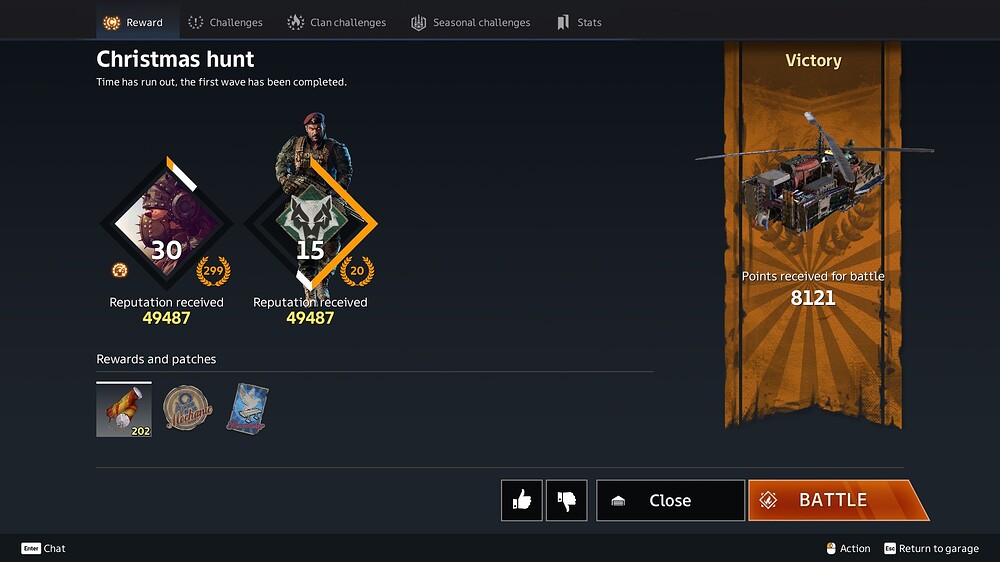Switch to the Reward tab
1000x562 pixels.
pos(134,22)
